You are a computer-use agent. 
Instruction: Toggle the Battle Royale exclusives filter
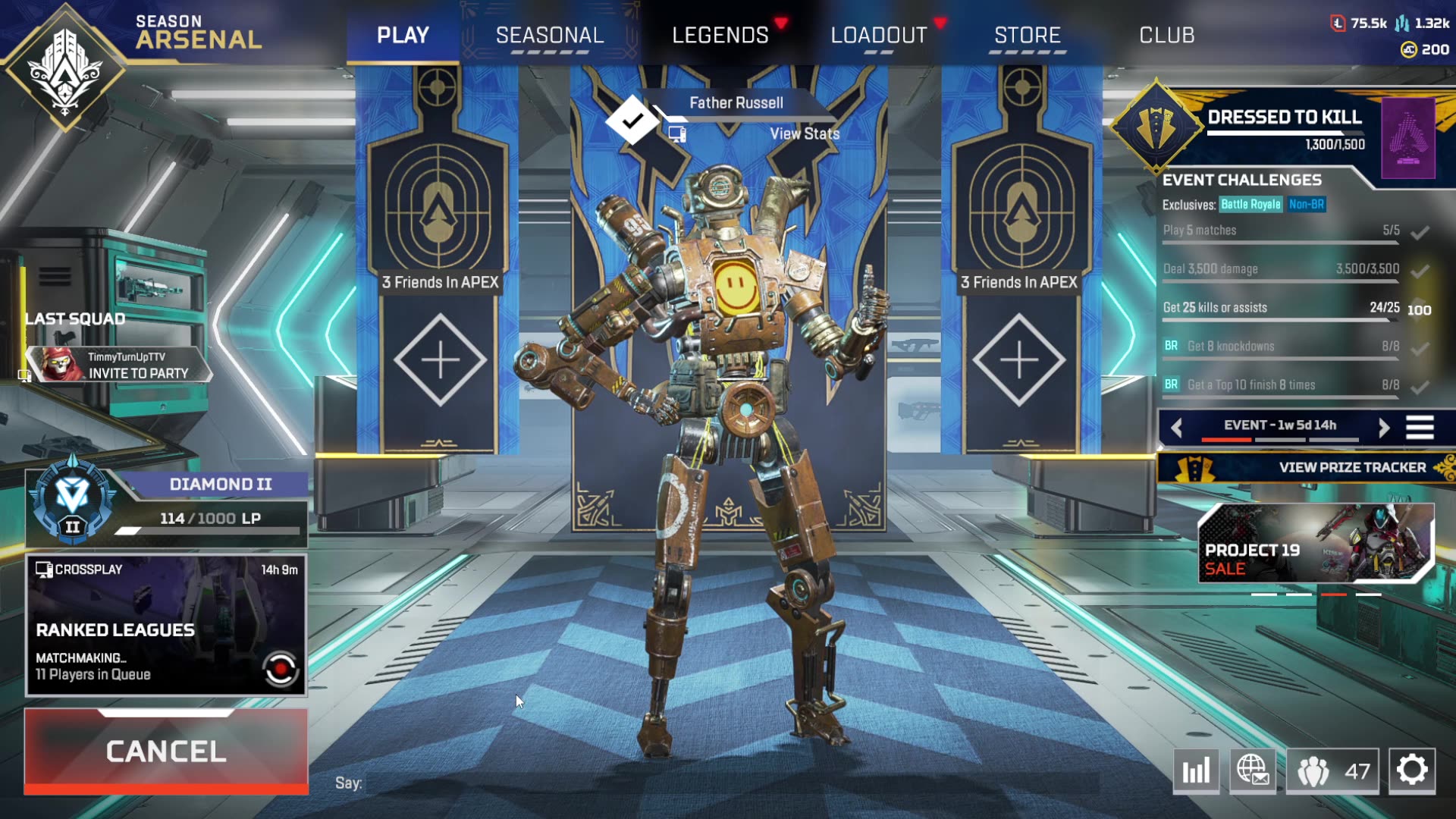(x=1252, y=204)
